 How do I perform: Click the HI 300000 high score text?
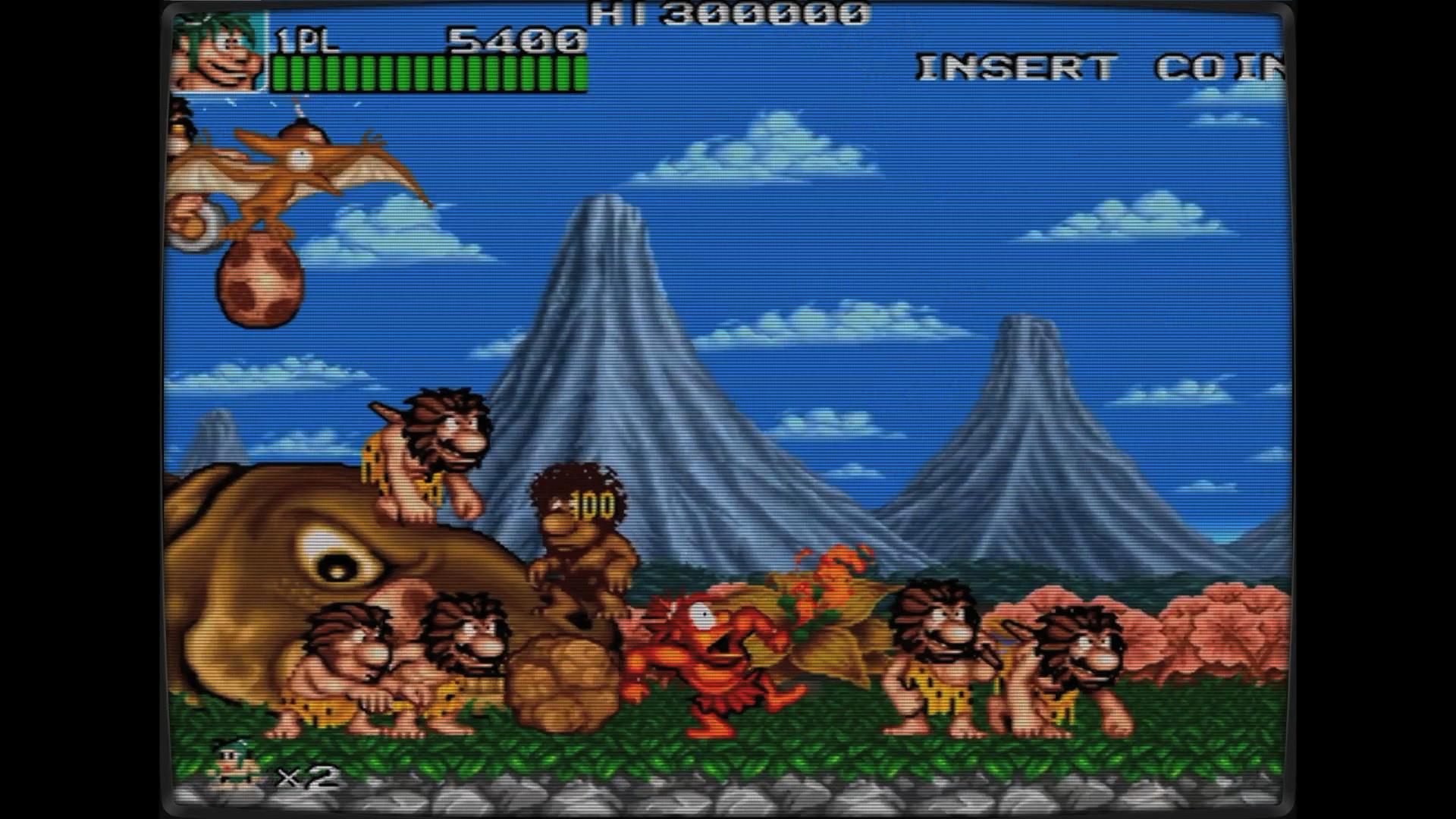click(728, 15)
